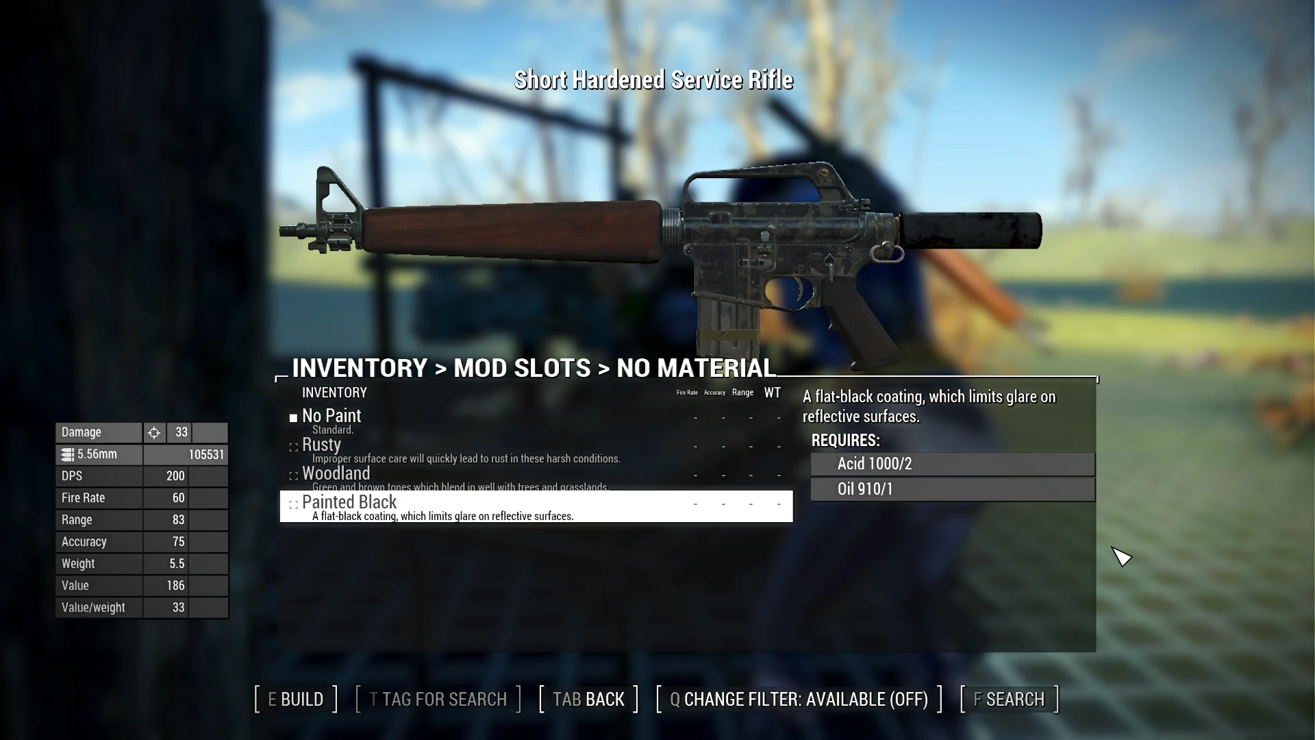The height and width of the screenshot is (740, 1315).
Task: Go back using the Back button
Action: tap(588, 699)
